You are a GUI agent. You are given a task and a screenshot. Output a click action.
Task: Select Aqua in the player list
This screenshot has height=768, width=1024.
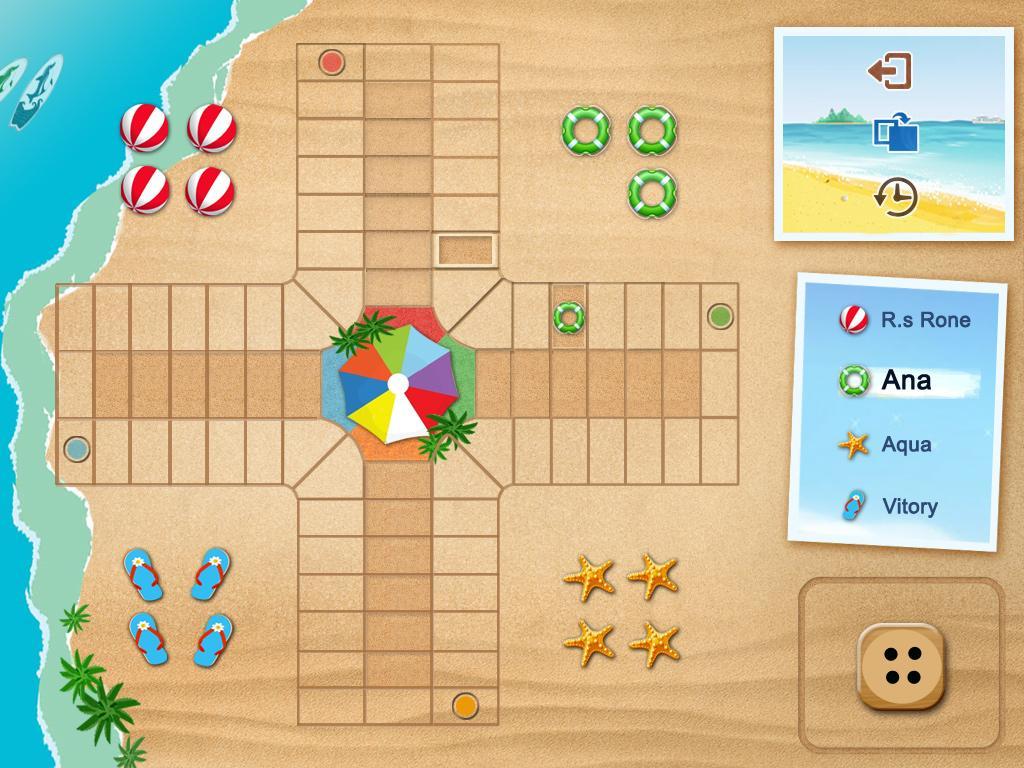coord(905,444)
